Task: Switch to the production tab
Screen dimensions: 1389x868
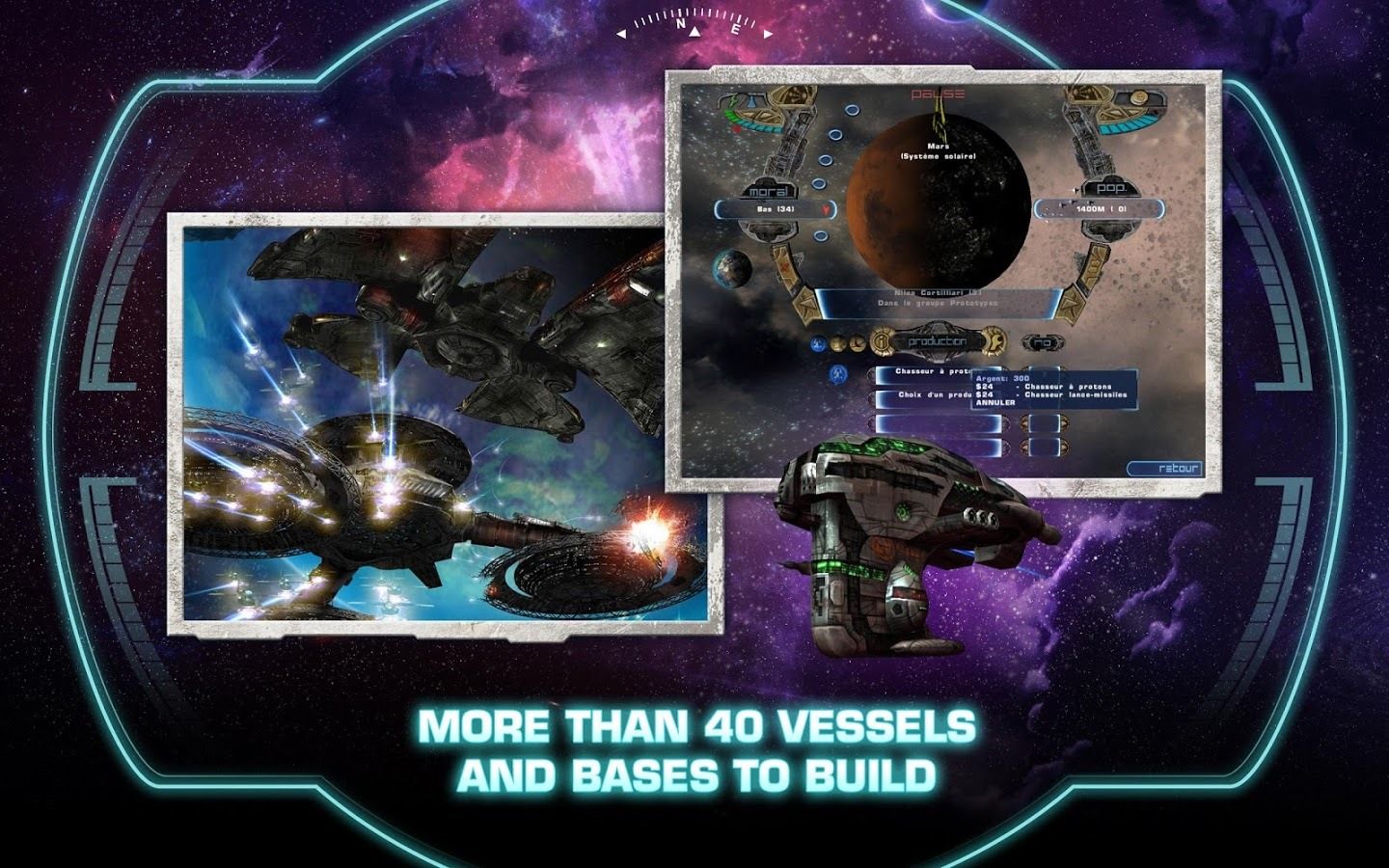Action: pyautogui.click(x=936, y=340)
